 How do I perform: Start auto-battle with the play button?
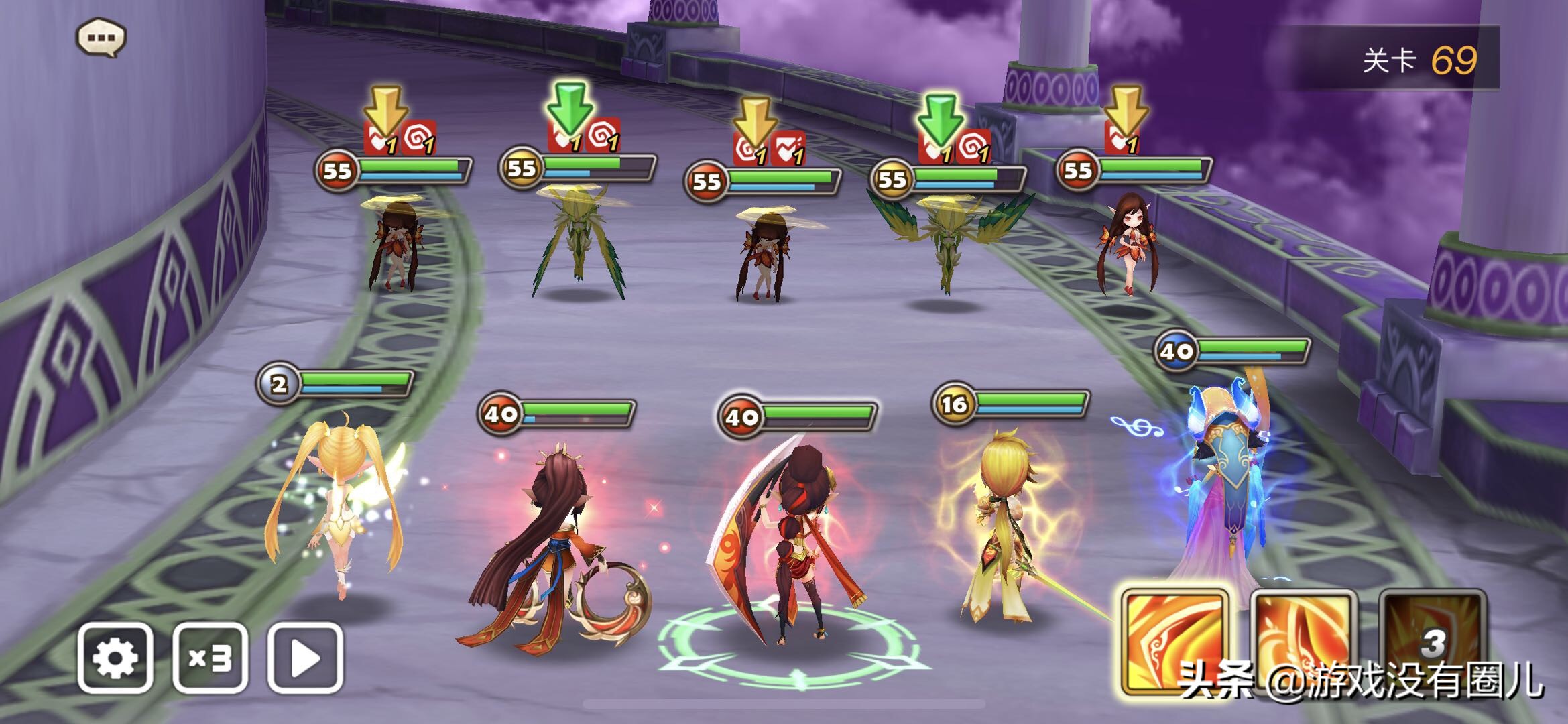pyautogui.click(x=305, y=658)
